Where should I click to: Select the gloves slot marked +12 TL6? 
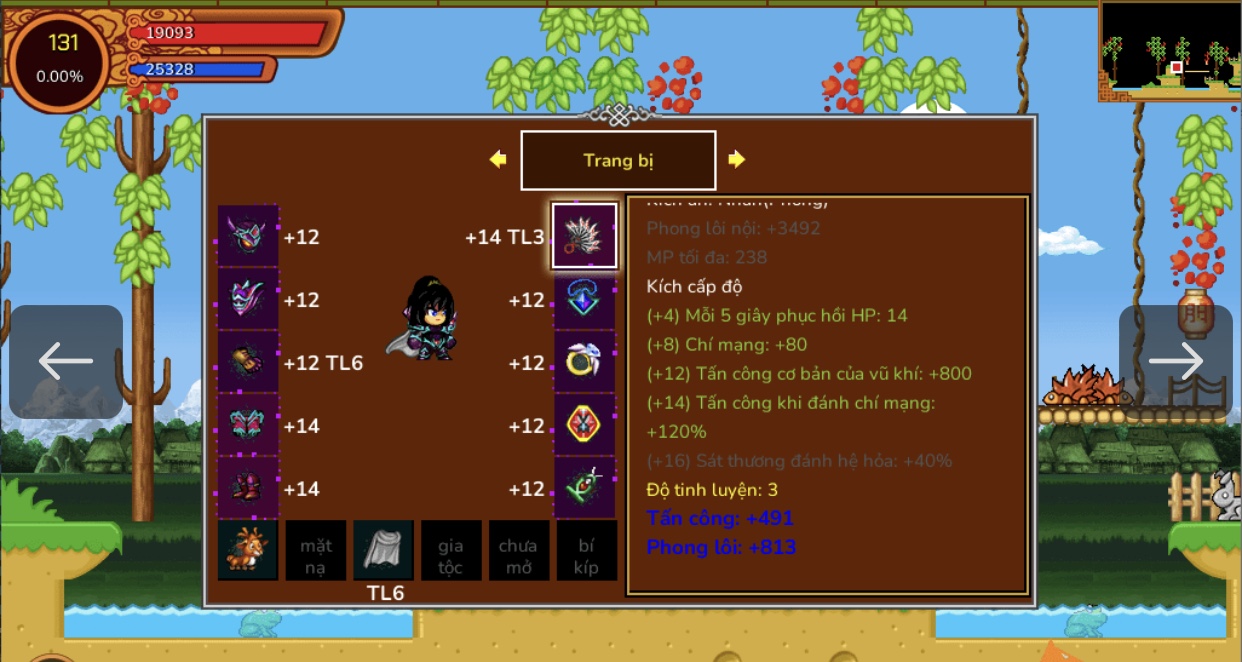(247, 363)
